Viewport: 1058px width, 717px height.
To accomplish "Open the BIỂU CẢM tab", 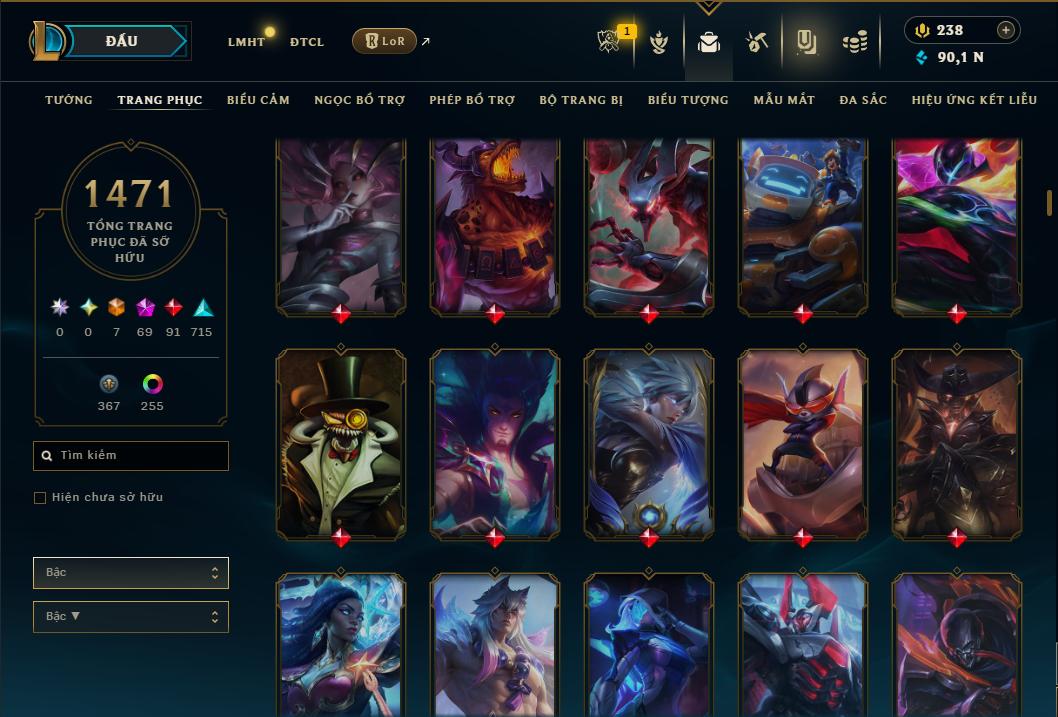I will tap(258, 100).
